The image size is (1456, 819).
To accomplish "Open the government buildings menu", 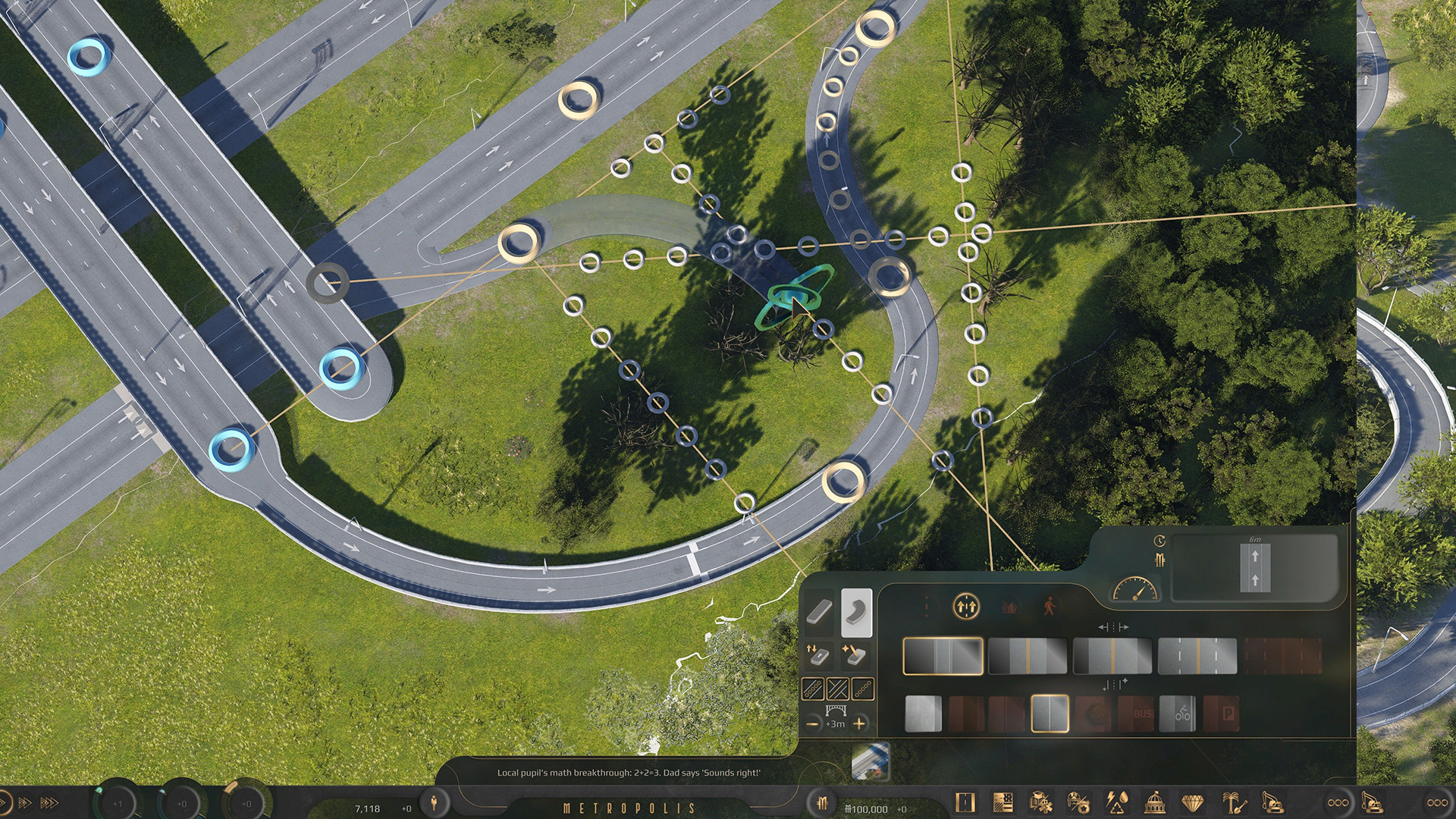I will point(1154,802).
